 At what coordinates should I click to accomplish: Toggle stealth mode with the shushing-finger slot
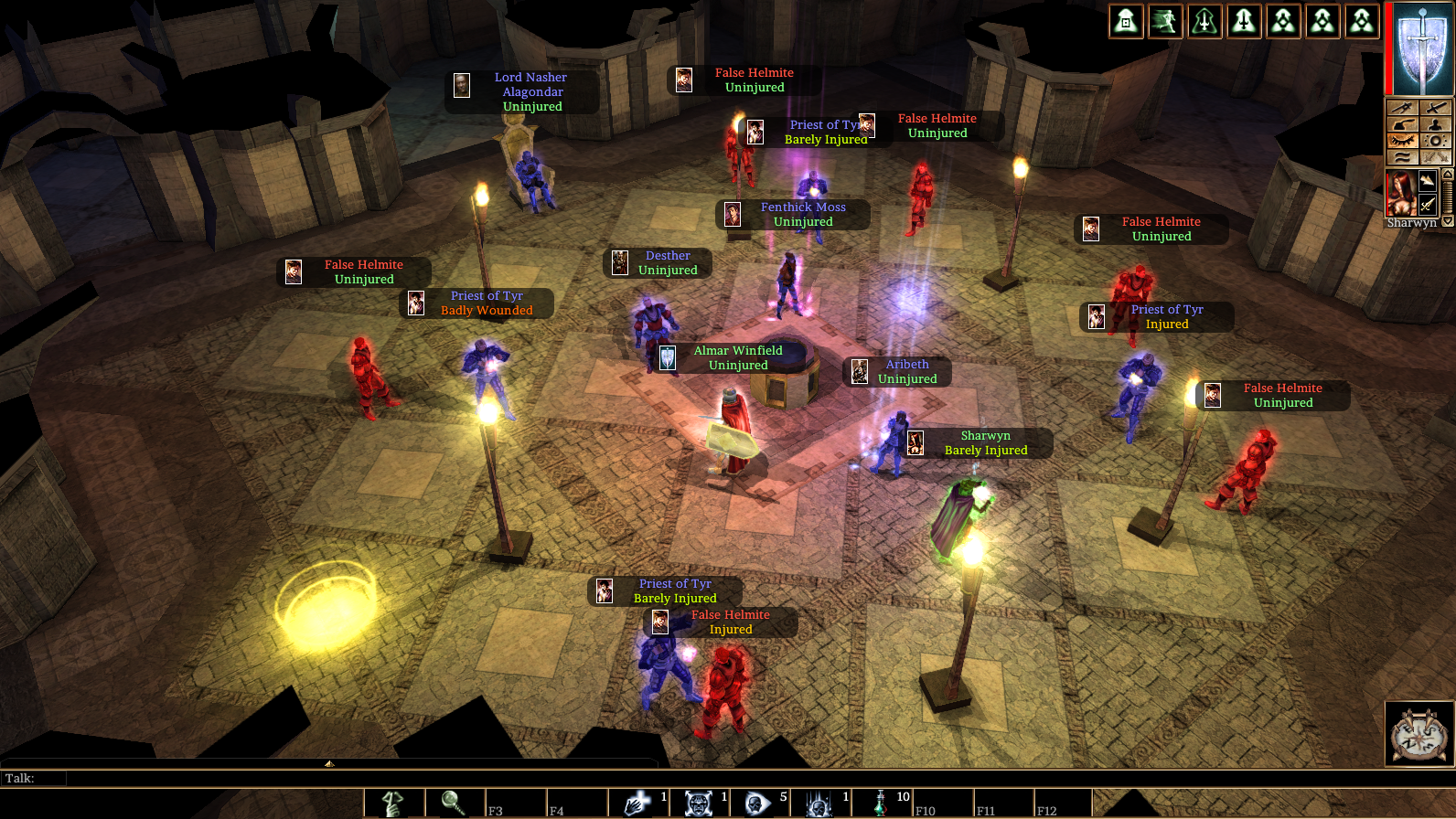click(394, 803)
